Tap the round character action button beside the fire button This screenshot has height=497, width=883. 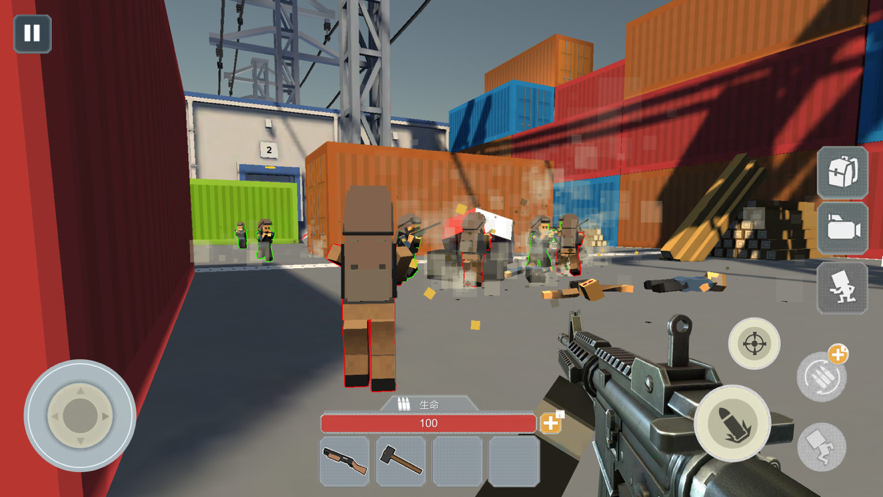point(821,445)
